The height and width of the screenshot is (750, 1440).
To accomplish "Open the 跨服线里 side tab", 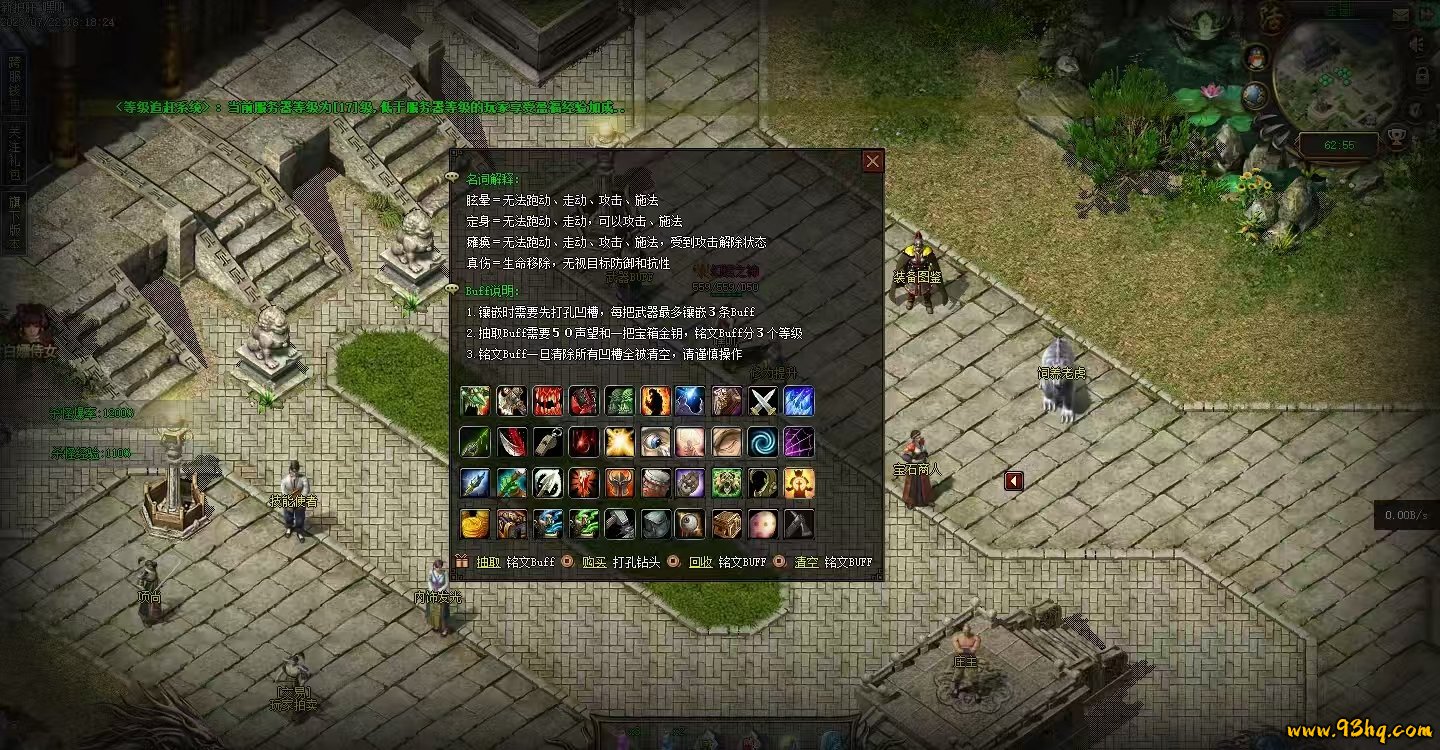I will pyautogui.click(x=14, y=82).
